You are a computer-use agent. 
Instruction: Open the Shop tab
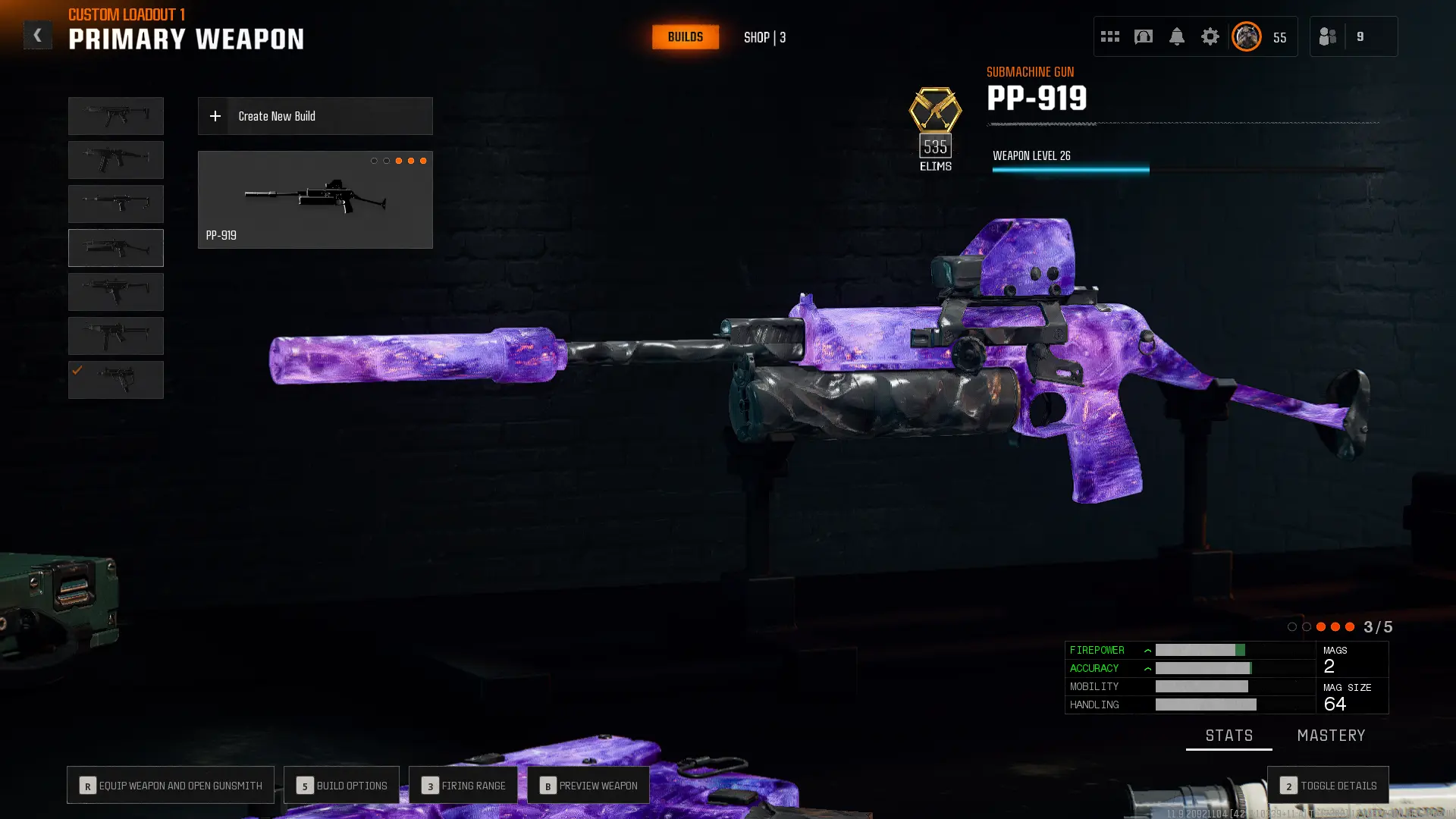[x=764, y=36]
